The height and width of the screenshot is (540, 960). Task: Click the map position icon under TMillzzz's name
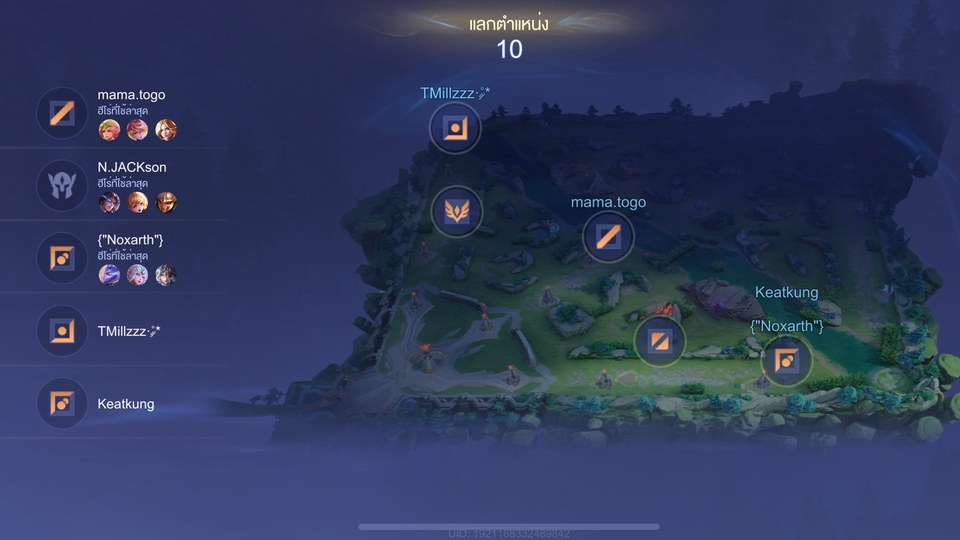point(455,128)
